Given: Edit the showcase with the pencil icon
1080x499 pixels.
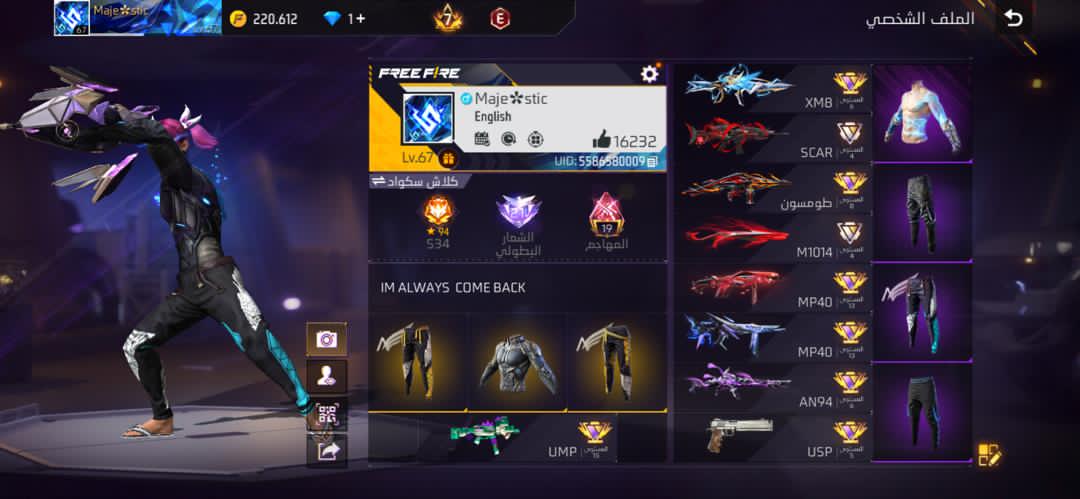Looking at the screenshot, I should (989, 455).
